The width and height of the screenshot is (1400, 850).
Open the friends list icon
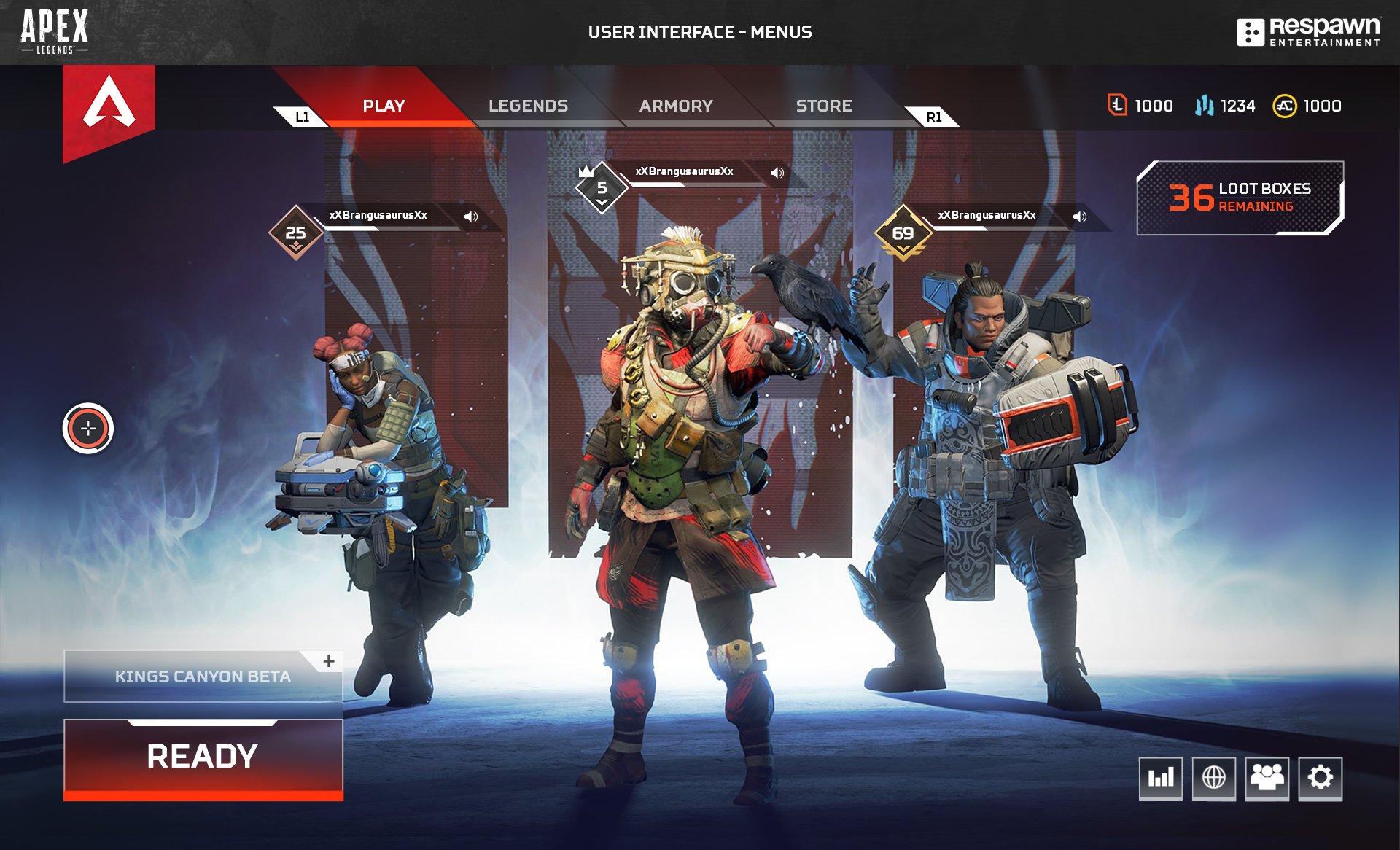(1267, 778)
